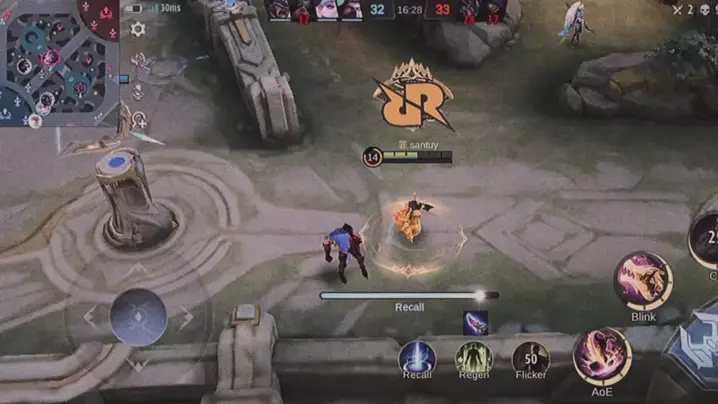Viewport: 718px width, 404px height.
Task: Select the ultimate skill on cooldown
Action: [707, 240]
